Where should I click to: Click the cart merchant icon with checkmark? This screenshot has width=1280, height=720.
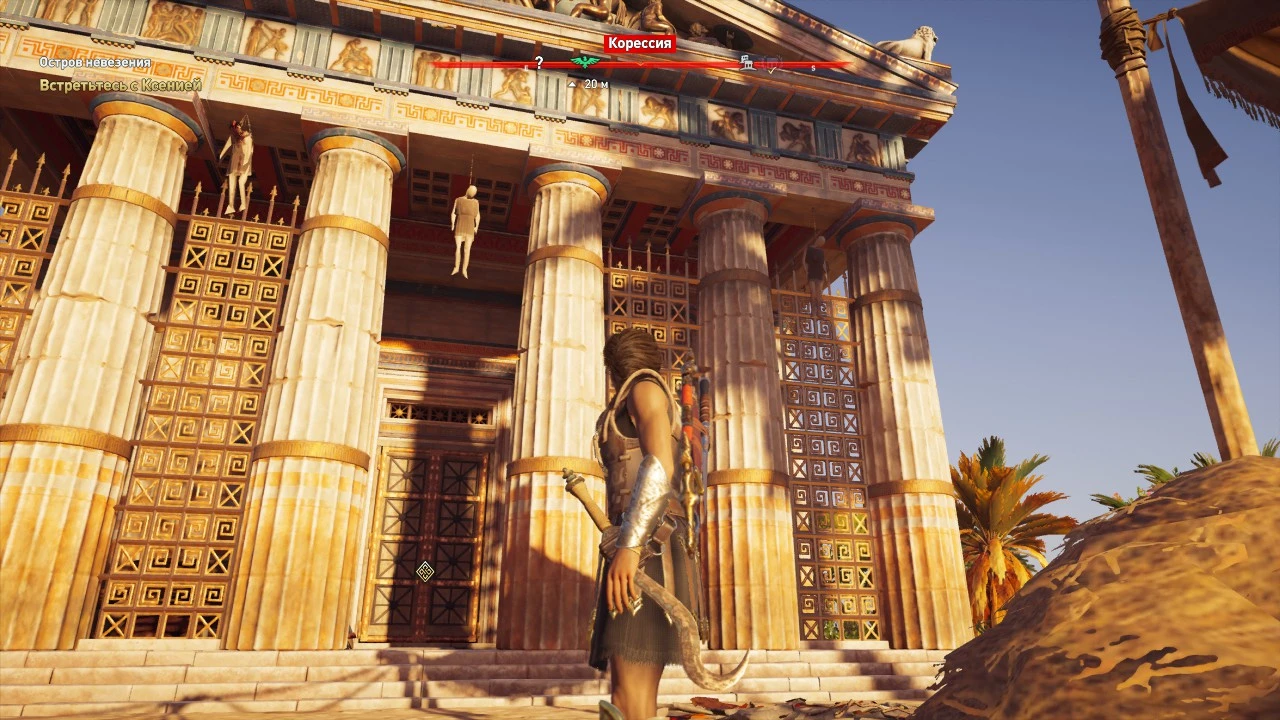coord(770,65)
